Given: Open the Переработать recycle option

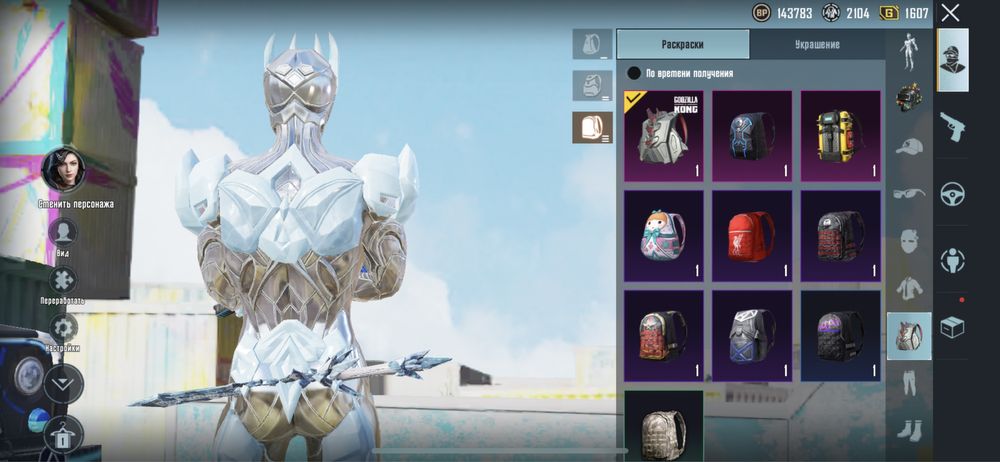Looking at the screenshot, I should [62, 280].
